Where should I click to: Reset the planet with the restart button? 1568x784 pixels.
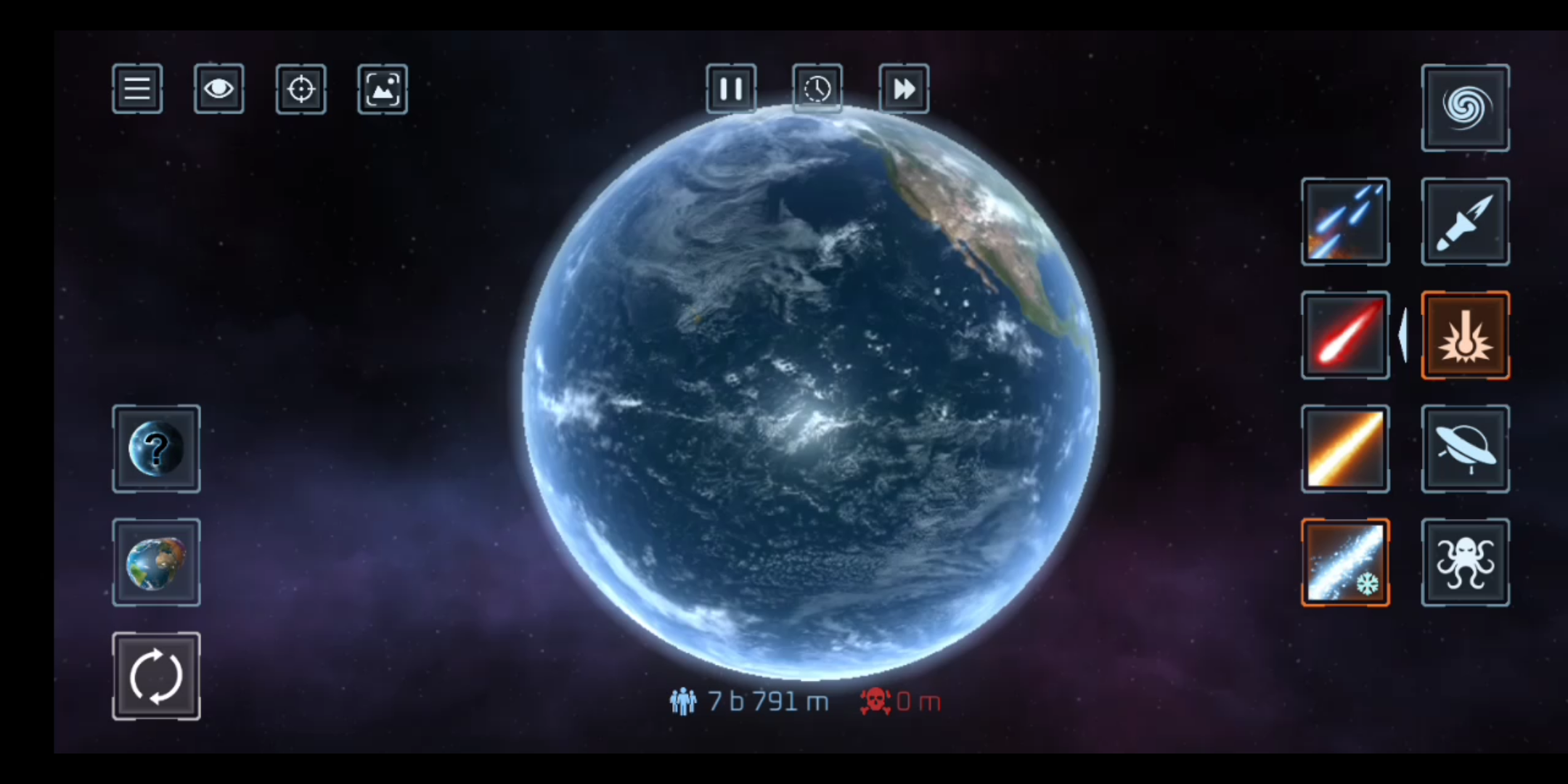click(x=155, y=676)
